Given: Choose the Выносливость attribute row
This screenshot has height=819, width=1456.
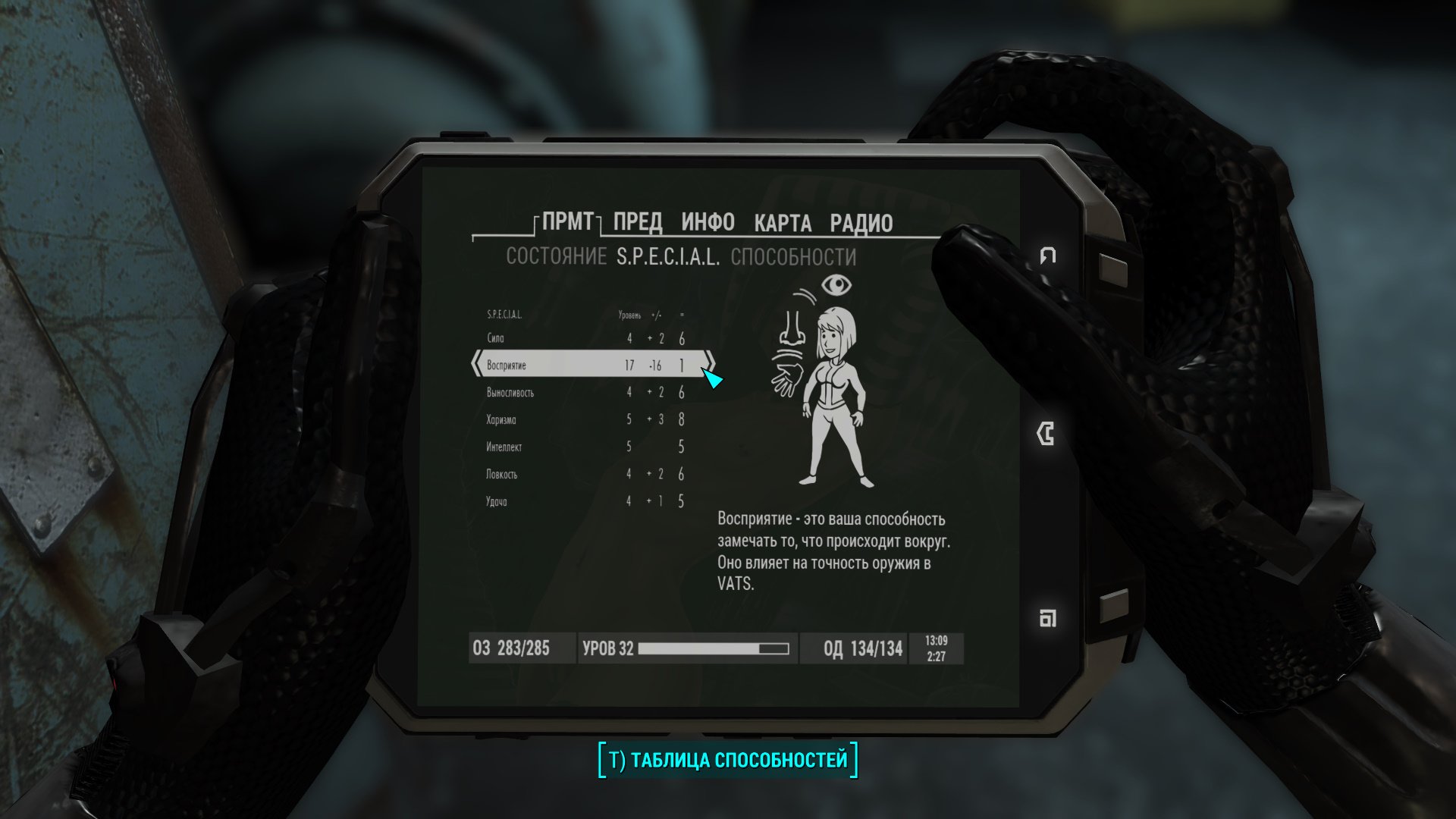Looking at the screenshot, I should point(584,393).
